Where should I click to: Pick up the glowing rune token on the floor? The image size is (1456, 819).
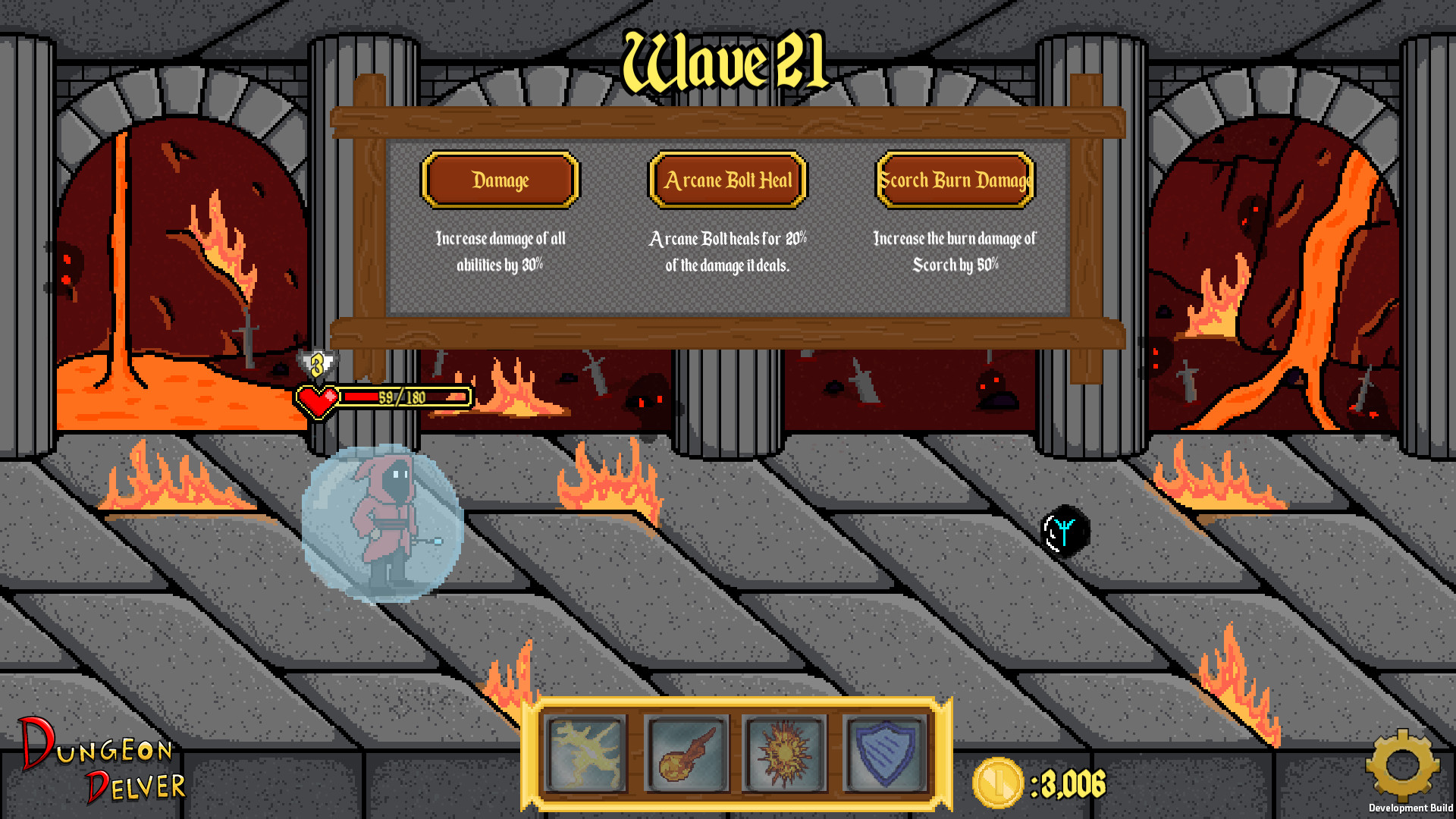pyautogui.click(x=1067, y=531)
